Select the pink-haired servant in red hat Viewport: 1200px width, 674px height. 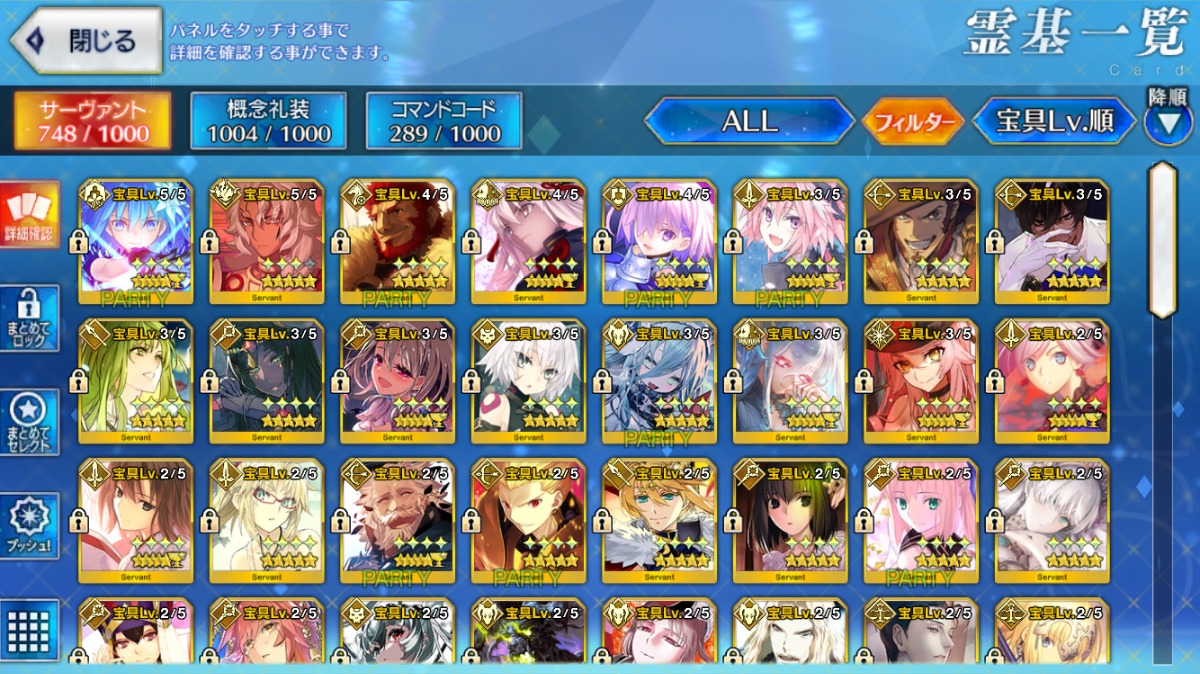pos(920,380)
